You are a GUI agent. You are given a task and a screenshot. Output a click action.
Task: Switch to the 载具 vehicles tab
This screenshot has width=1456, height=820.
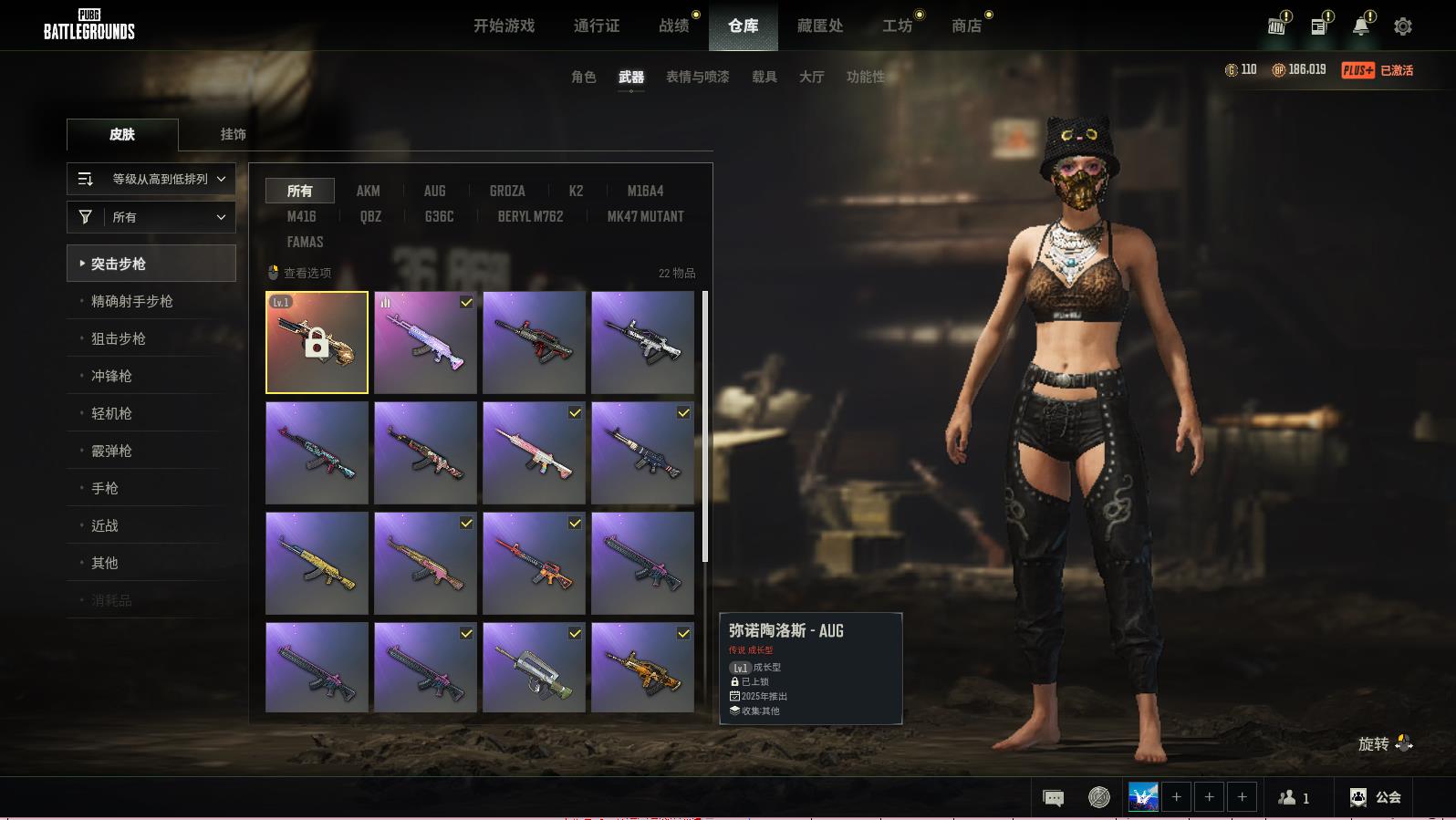click(764, 77)
